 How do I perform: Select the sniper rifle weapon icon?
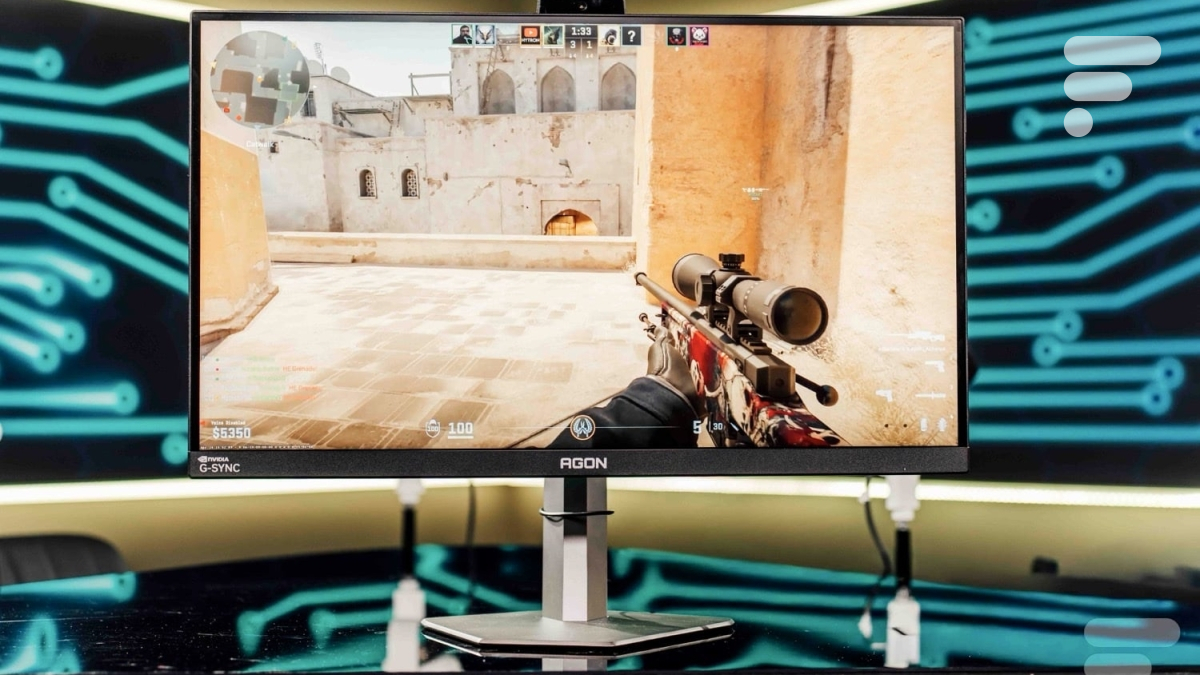point(925,337)
